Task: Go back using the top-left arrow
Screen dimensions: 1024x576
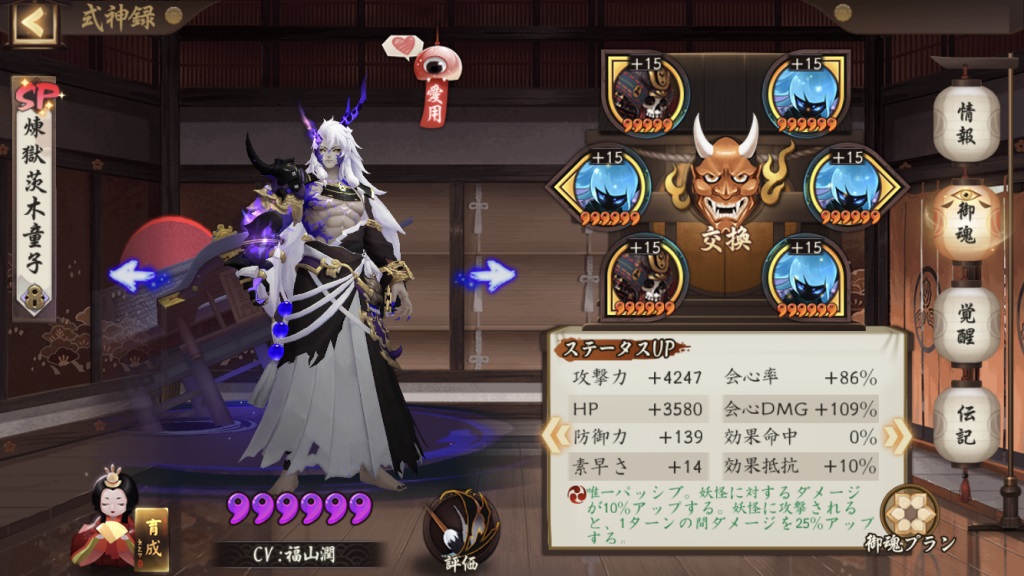Action: [34, 23]
